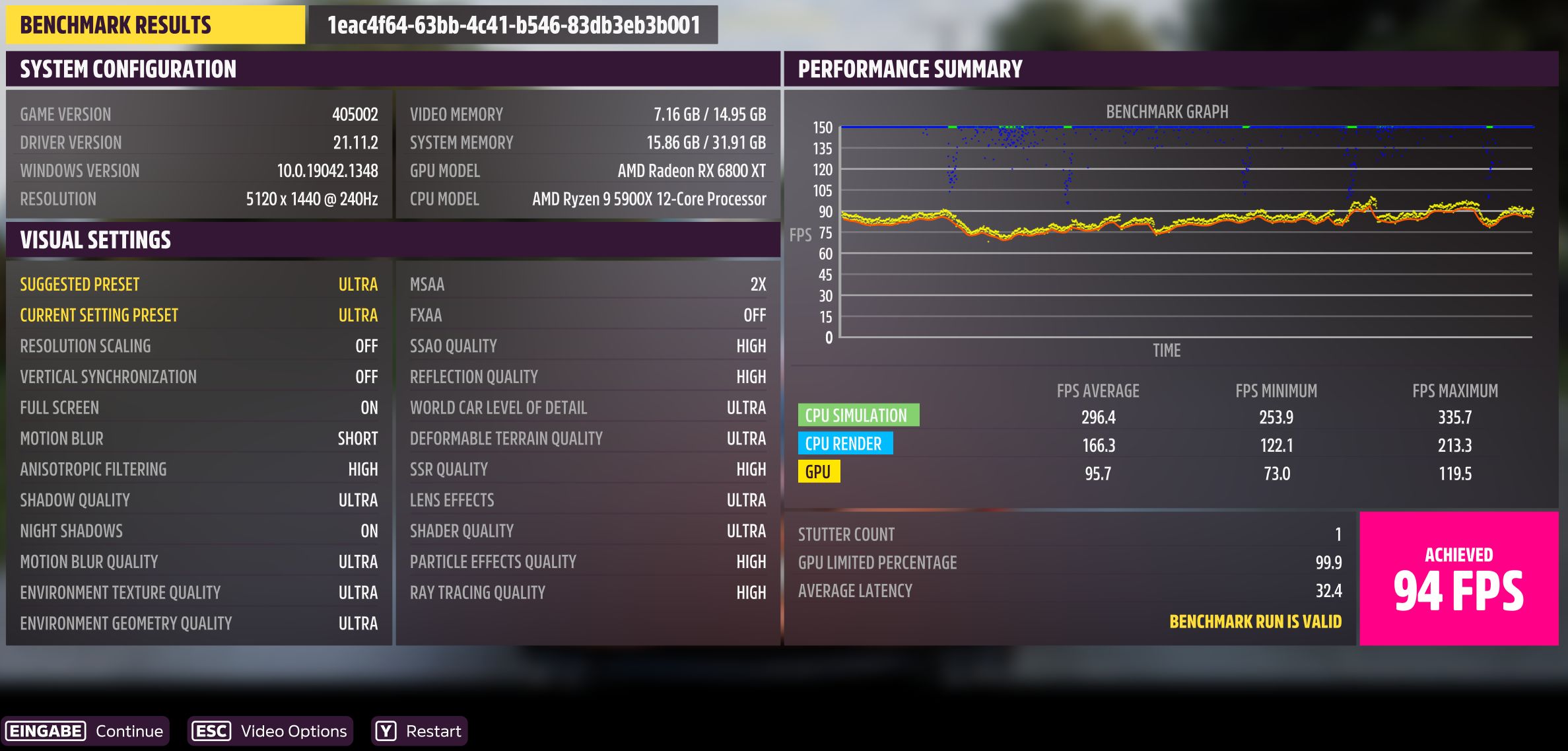
Task: Switch to the VISUAL SETTINGS section
Action: point(95,240)
